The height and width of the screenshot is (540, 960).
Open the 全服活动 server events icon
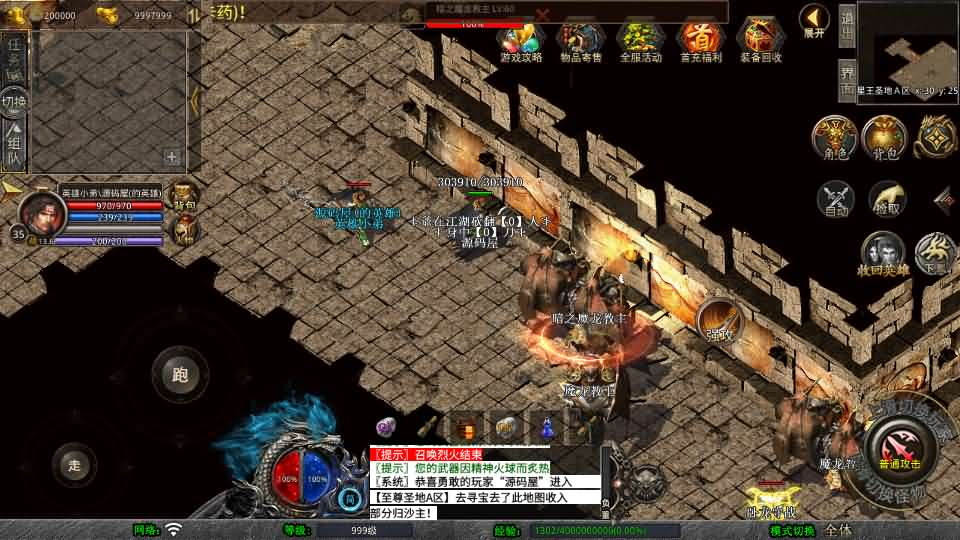pos(640,38)
